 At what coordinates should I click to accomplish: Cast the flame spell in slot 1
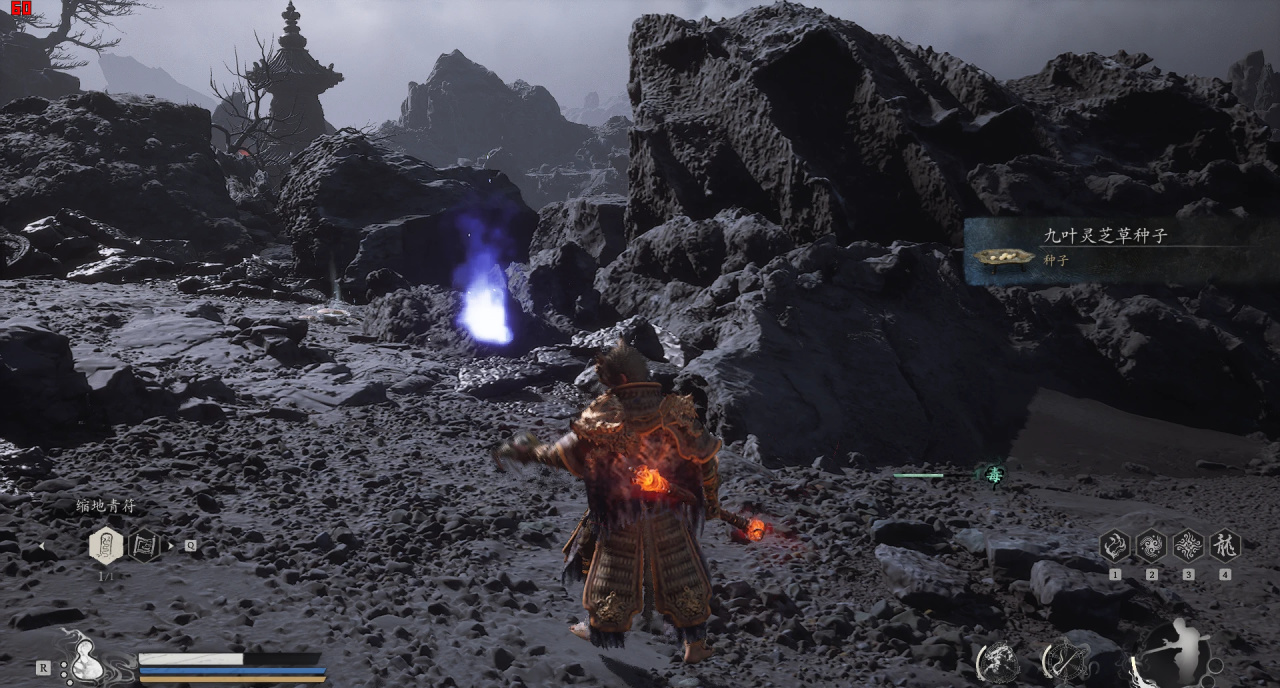pos(1114,546)
